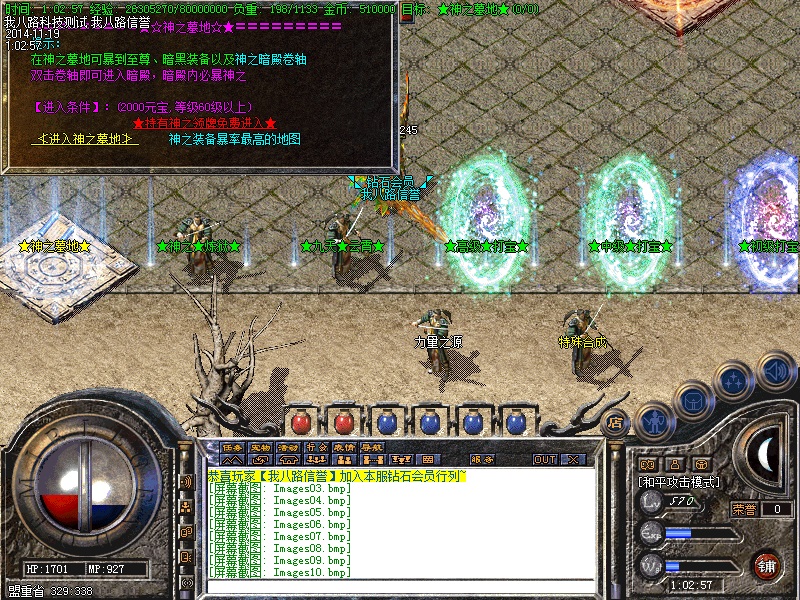The height and width of the screenshot is (600, 800).
Task: Open the 宠物 pet tab
Action: pos(260,447)
